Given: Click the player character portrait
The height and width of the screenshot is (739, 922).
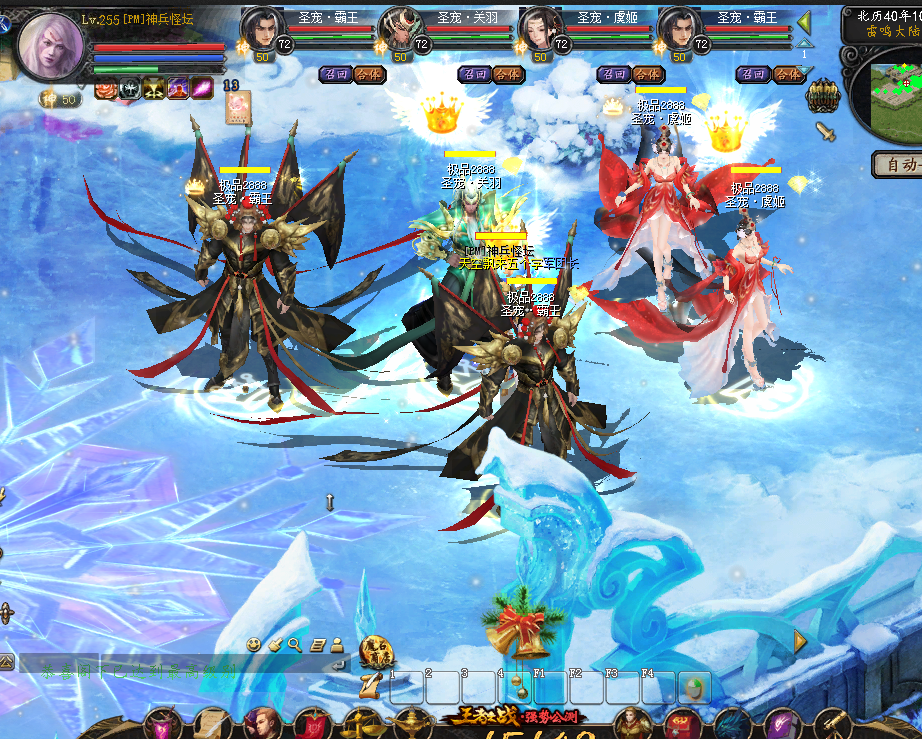Looking at the screenshot, I should [x=49, y=46].
